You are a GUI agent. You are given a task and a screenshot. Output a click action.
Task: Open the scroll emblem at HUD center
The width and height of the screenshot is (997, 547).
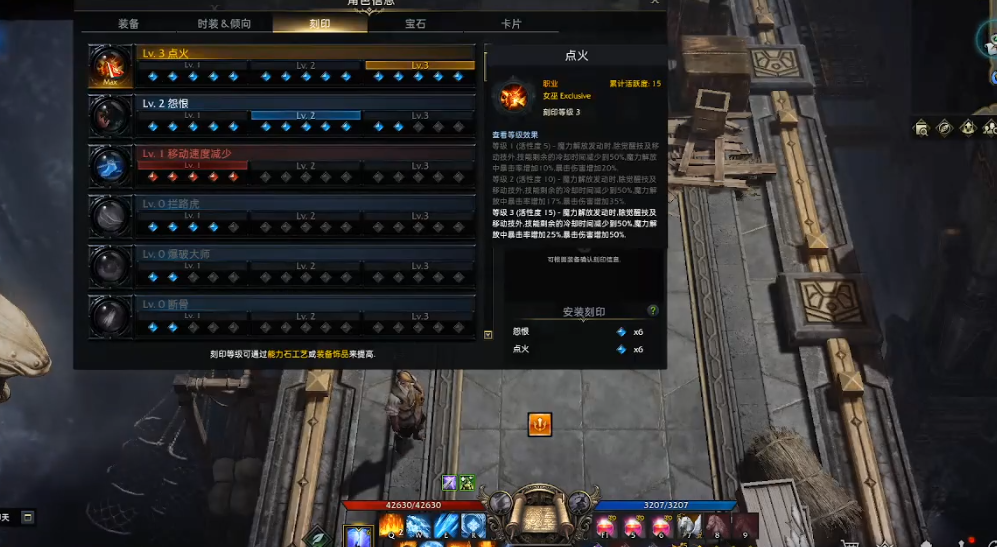pyautogui.click(x=540, y=517)
